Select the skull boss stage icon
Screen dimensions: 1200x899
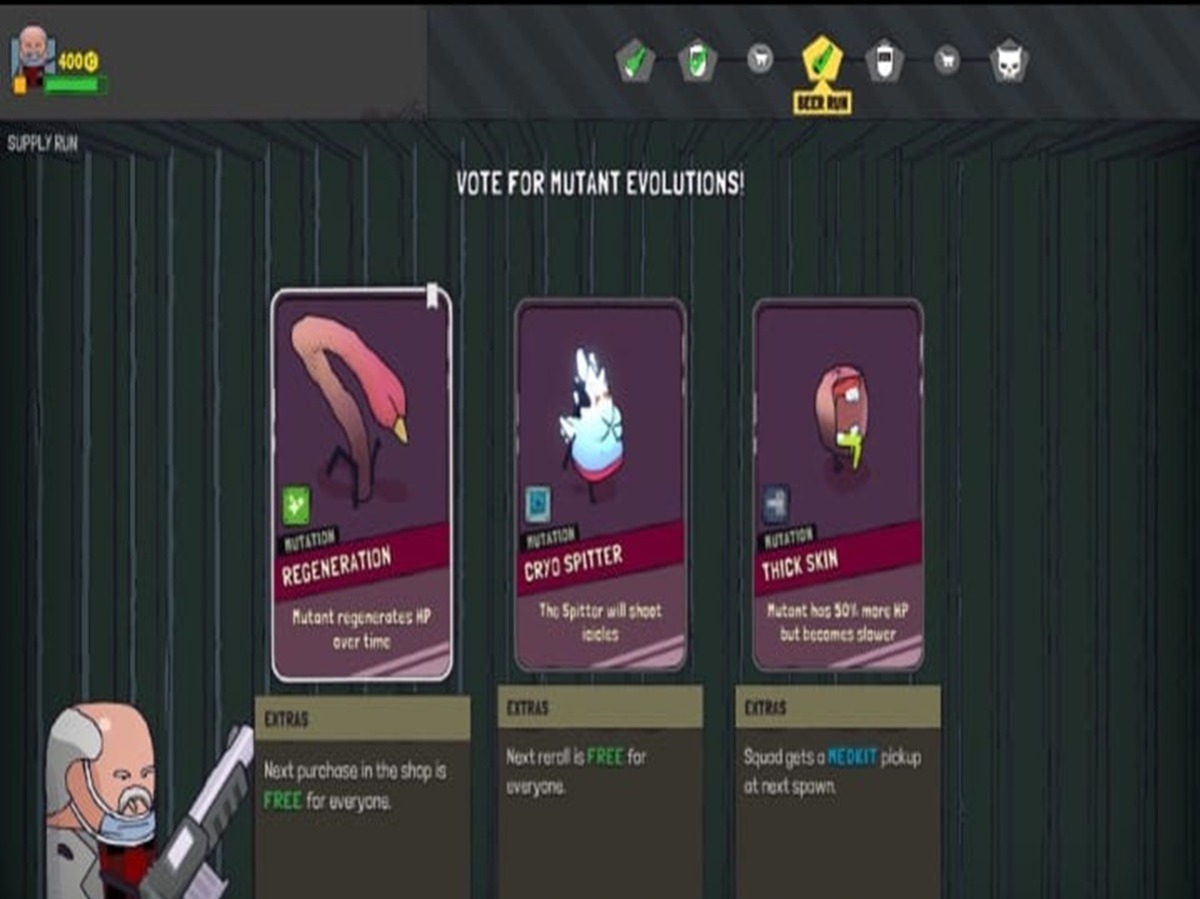click(x=1008, y=62)
